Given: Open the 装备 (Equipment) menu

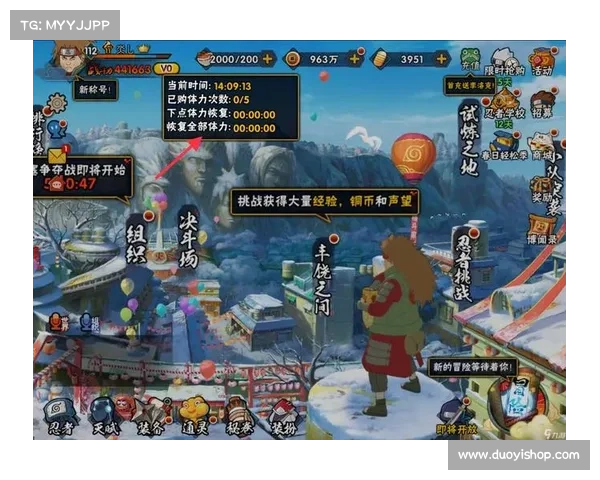Looking at the screenshot, I should click(x=150, y=413).
